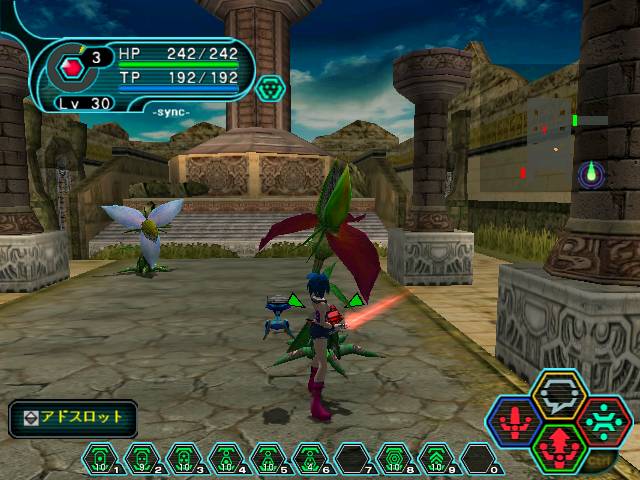Select quick slot number 1
The image size is (640, 480).
[100, 459]
